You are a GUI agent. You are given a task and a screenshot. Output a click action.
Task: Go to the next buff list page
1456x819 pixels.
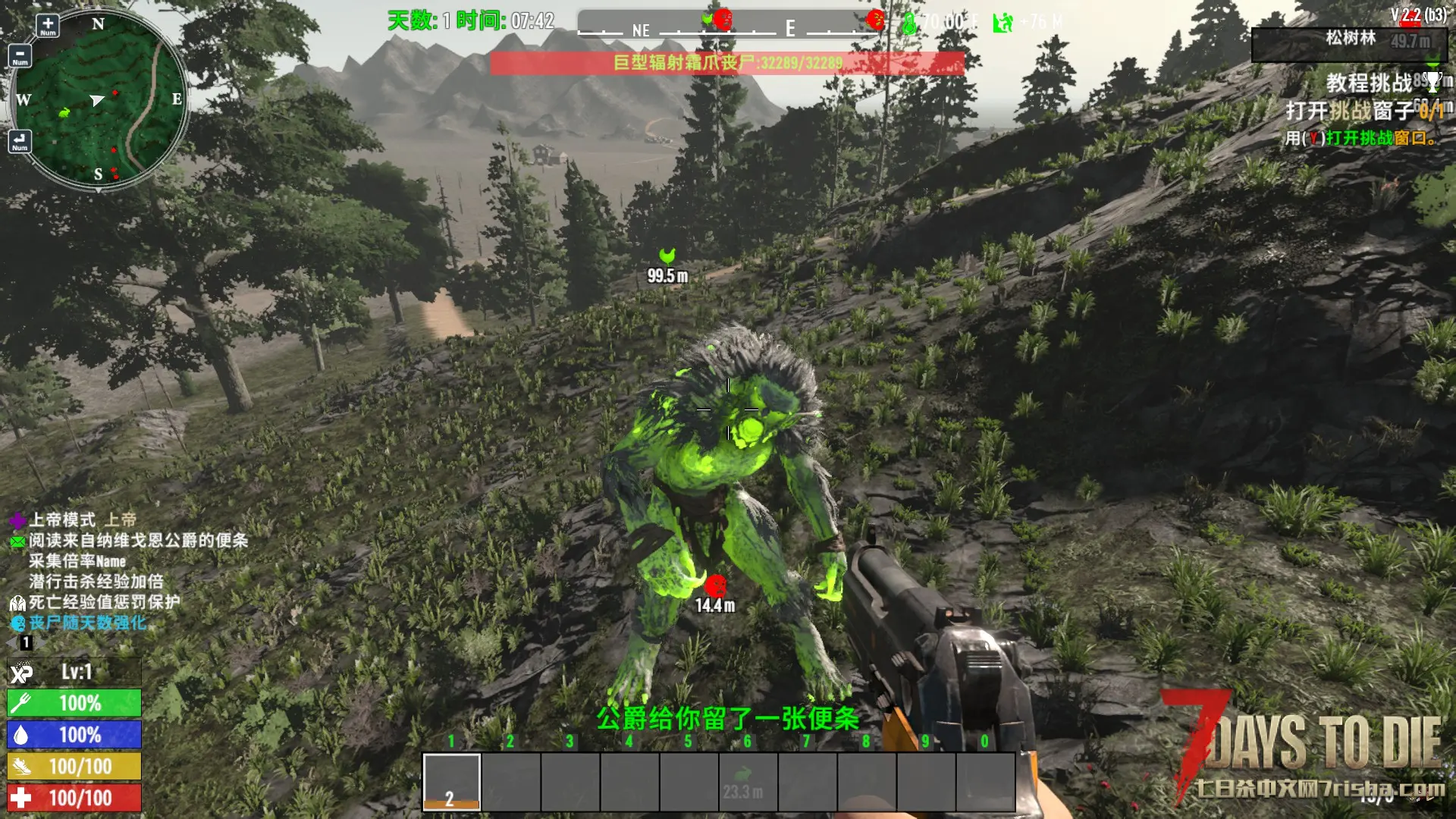(x=39, y=643)
